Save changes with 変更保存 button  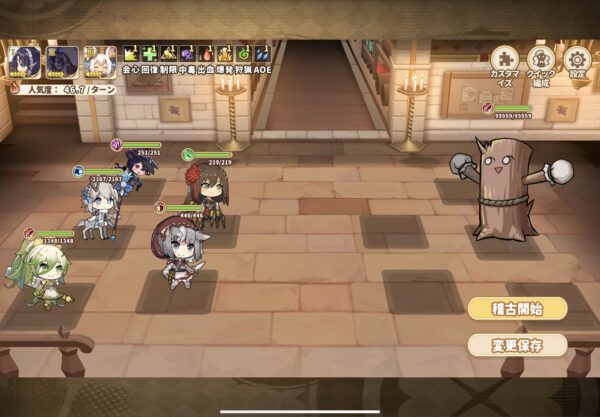click(517, 345)
